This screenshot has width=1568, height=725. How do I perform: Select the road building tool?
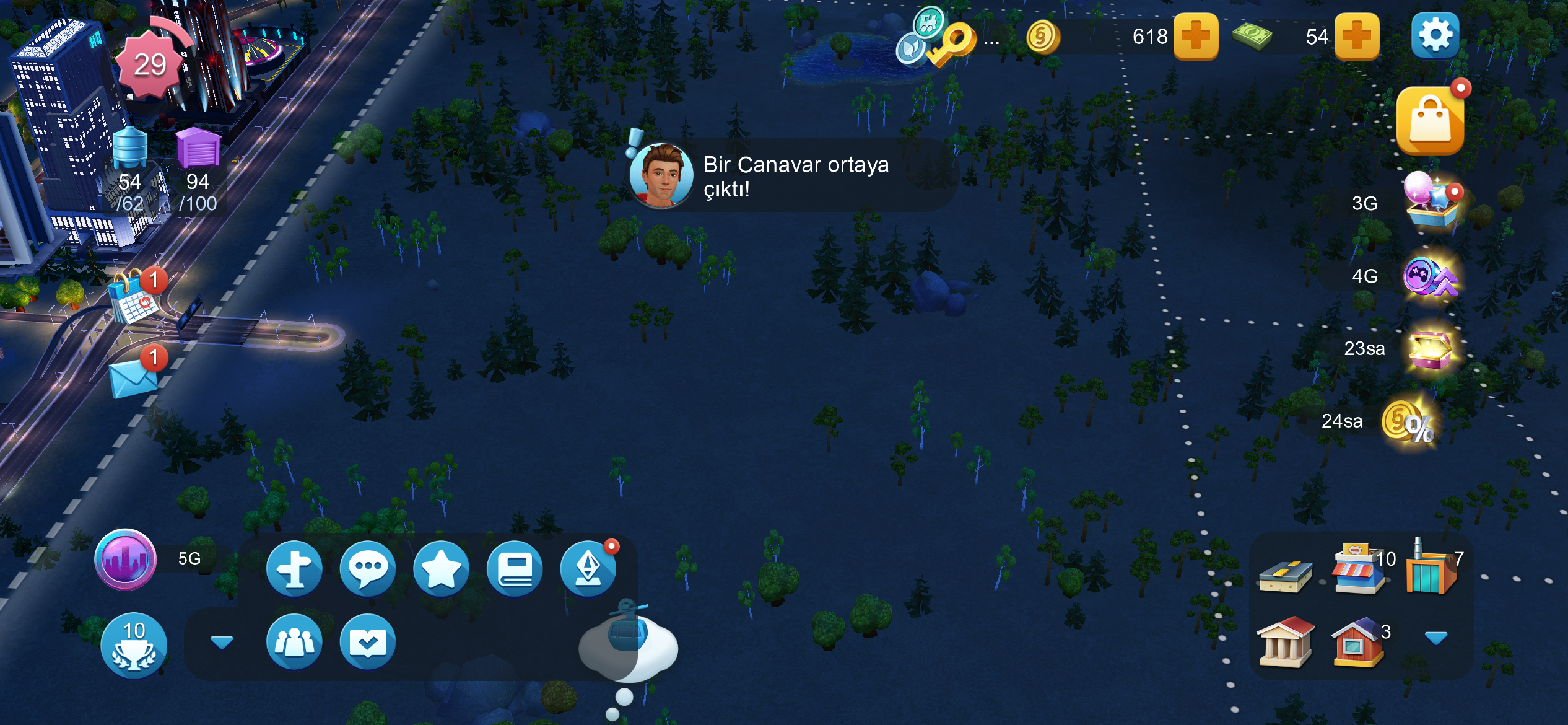(x=1286, y=575)
